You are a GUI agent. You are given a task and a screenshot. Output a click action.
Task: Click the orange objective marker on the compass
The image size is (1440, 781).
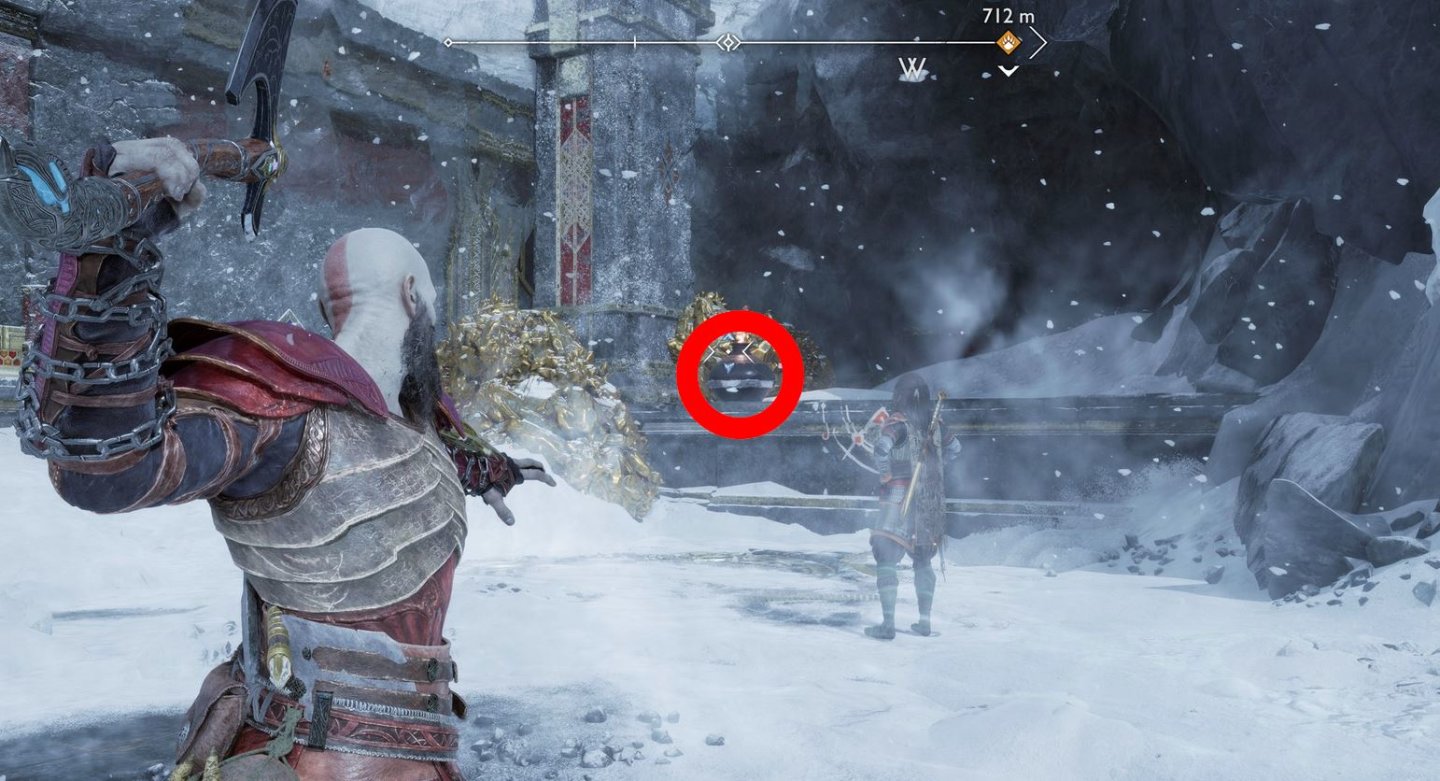tap(1009, 40)
